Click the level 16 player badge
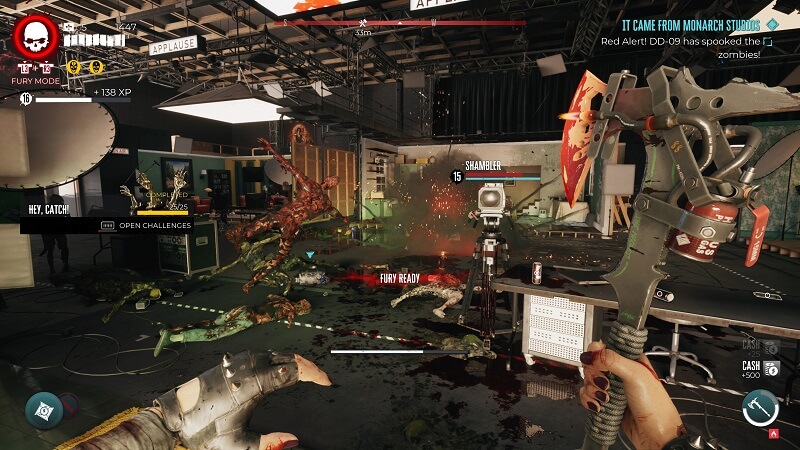This screenshot has height=450, width=800. (x=25, y=99)
